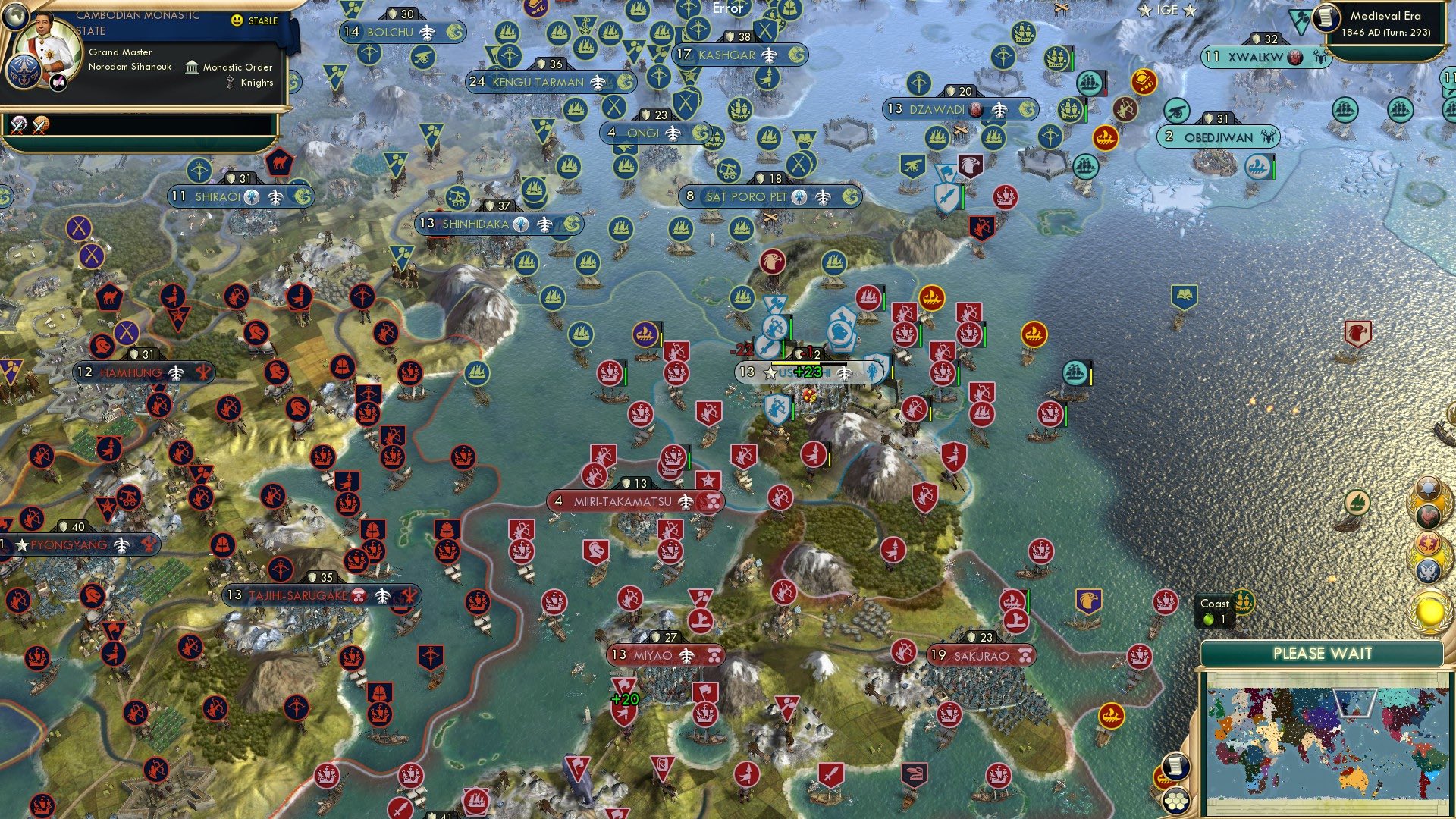Screen dimensions: 1456x819
Task: Click the Knights promotion fist icon
Action: 230,81
